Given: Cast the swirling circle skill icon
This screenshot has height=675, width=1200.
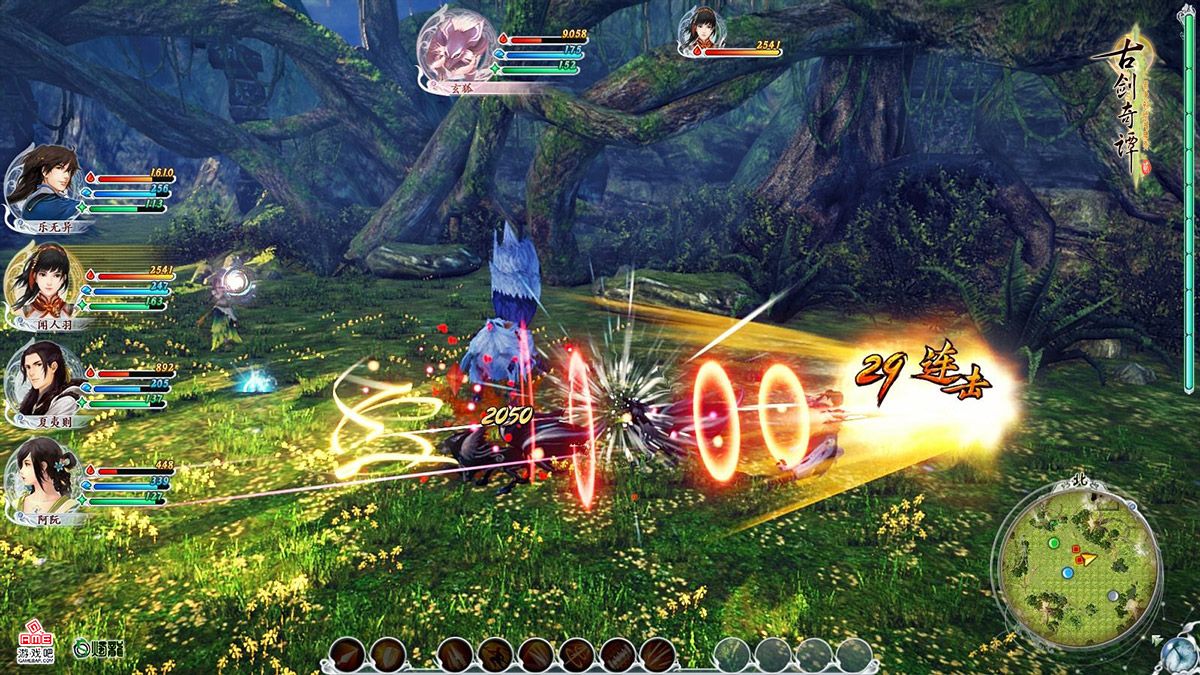Looking at the screenshot, I should click(578, 656).
